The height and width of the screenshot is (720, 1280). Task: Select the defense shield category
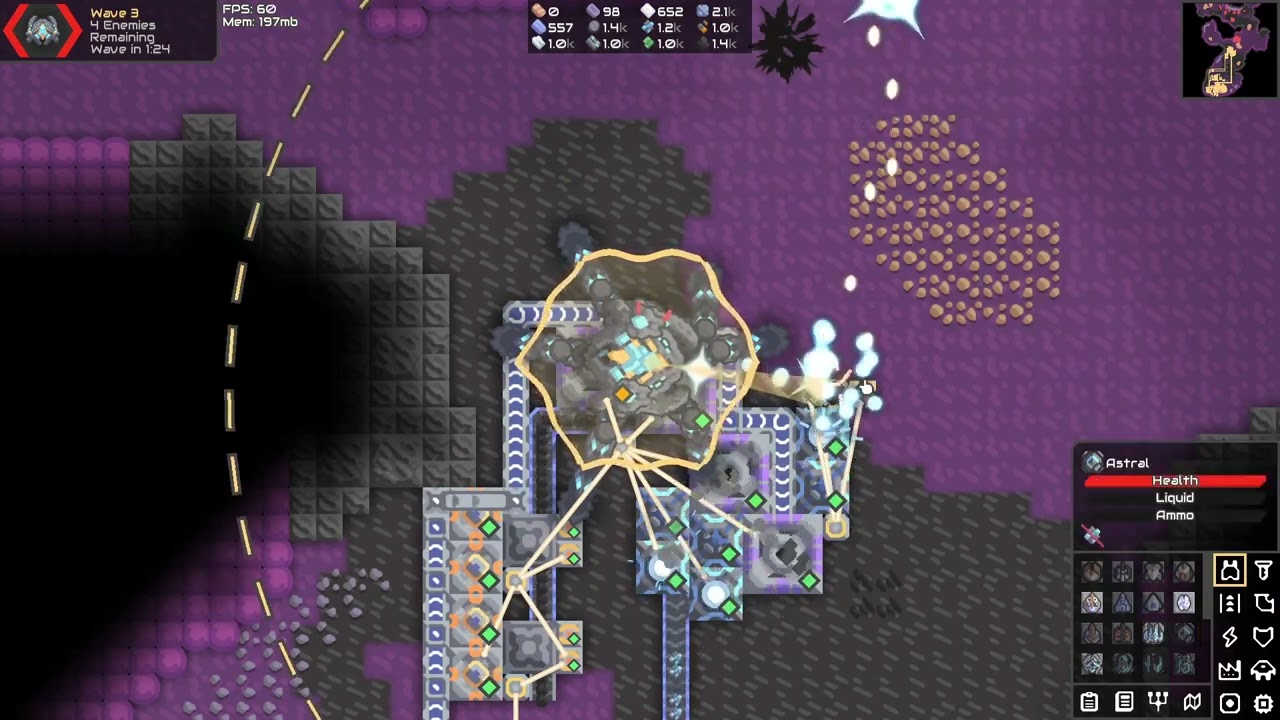pyautogui.click(x=1264, y=637)
